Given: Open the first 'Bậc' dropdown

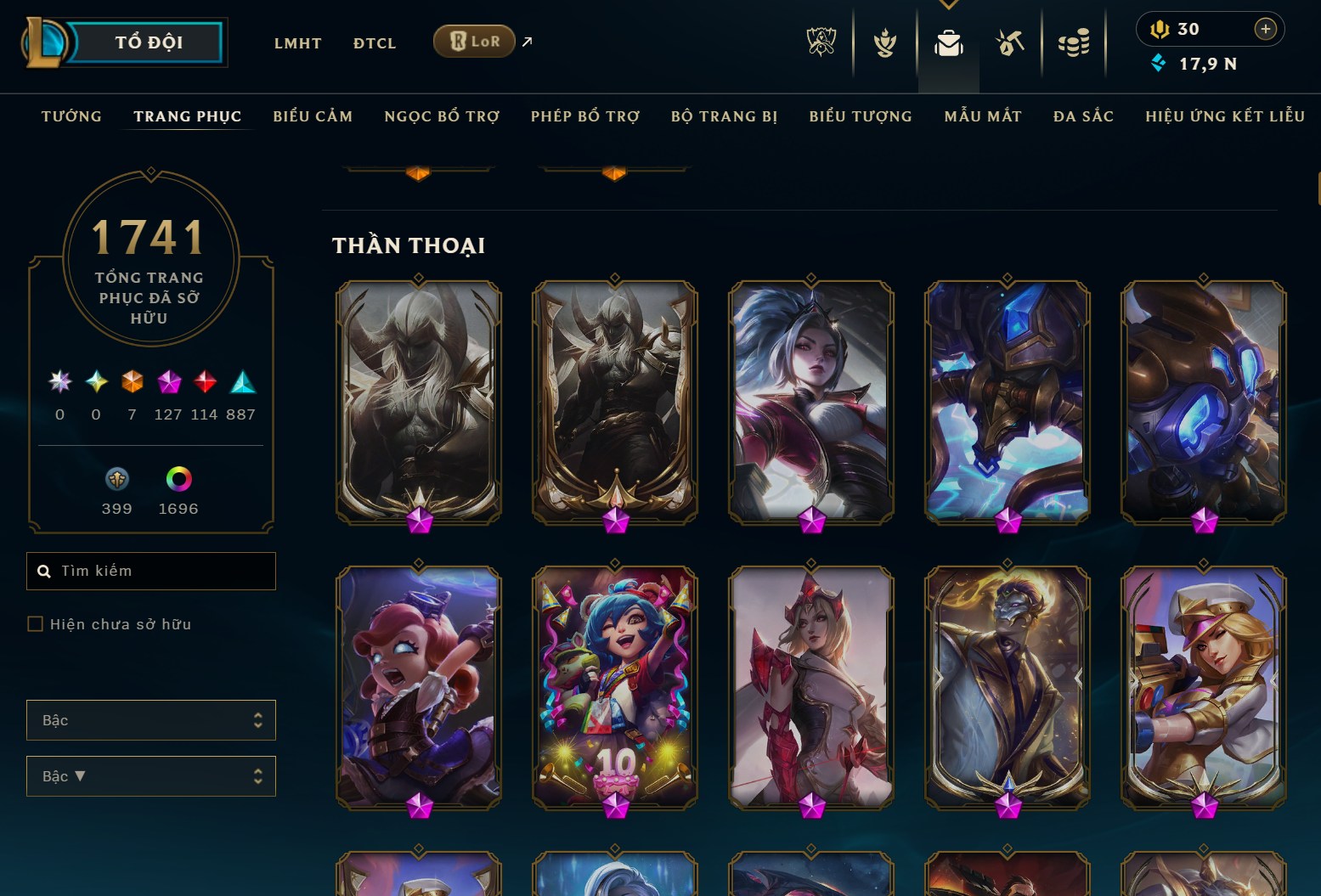Looking at the screenshot, I should [x=150, y=719].
